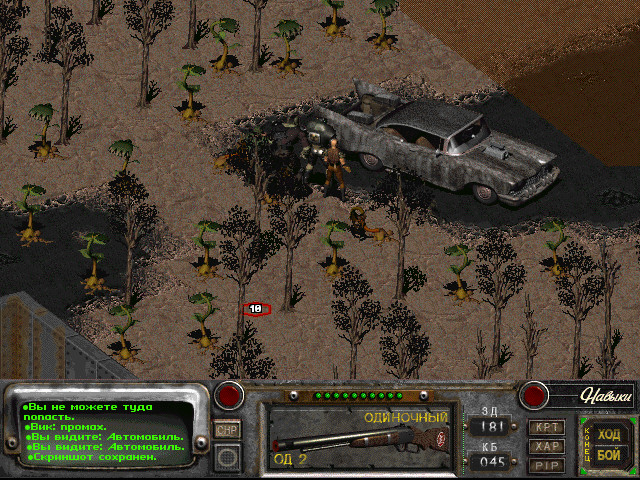End combat with the БОЙ button
640x480 pixels.
point(609,455)
